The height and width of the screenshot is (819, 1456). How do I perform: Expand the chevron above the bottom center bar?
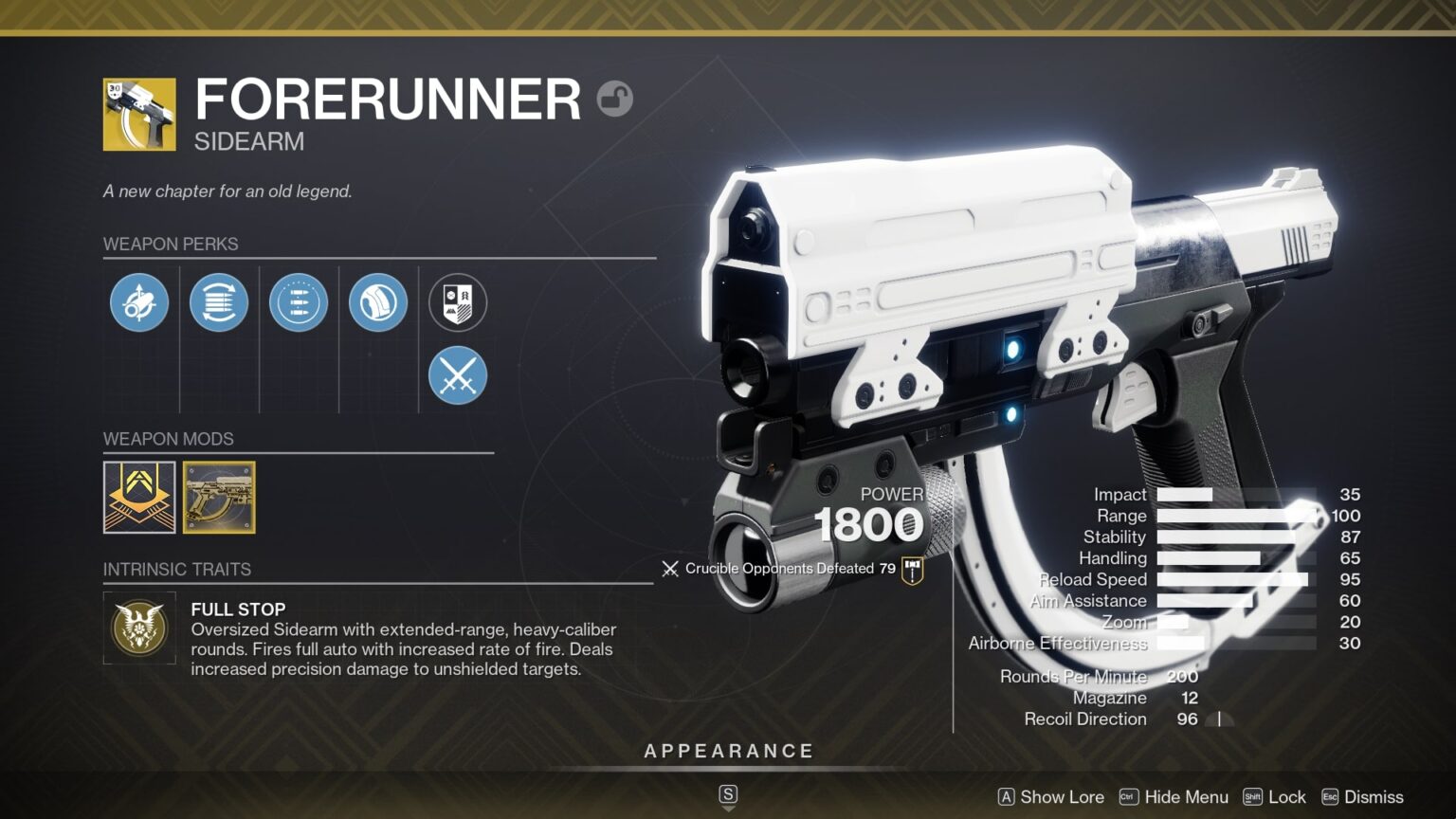coord(728,796)
